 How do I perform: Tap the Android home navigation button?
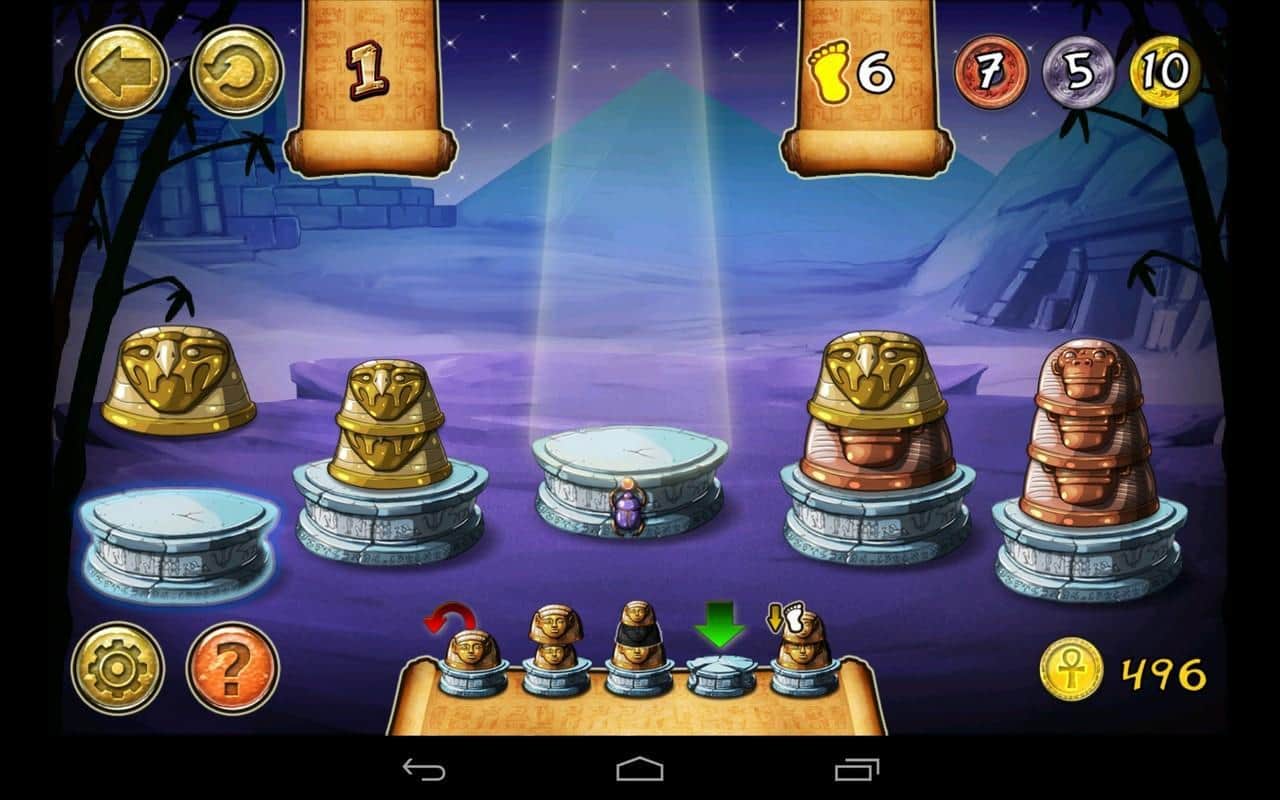click(x=640, y=768)
